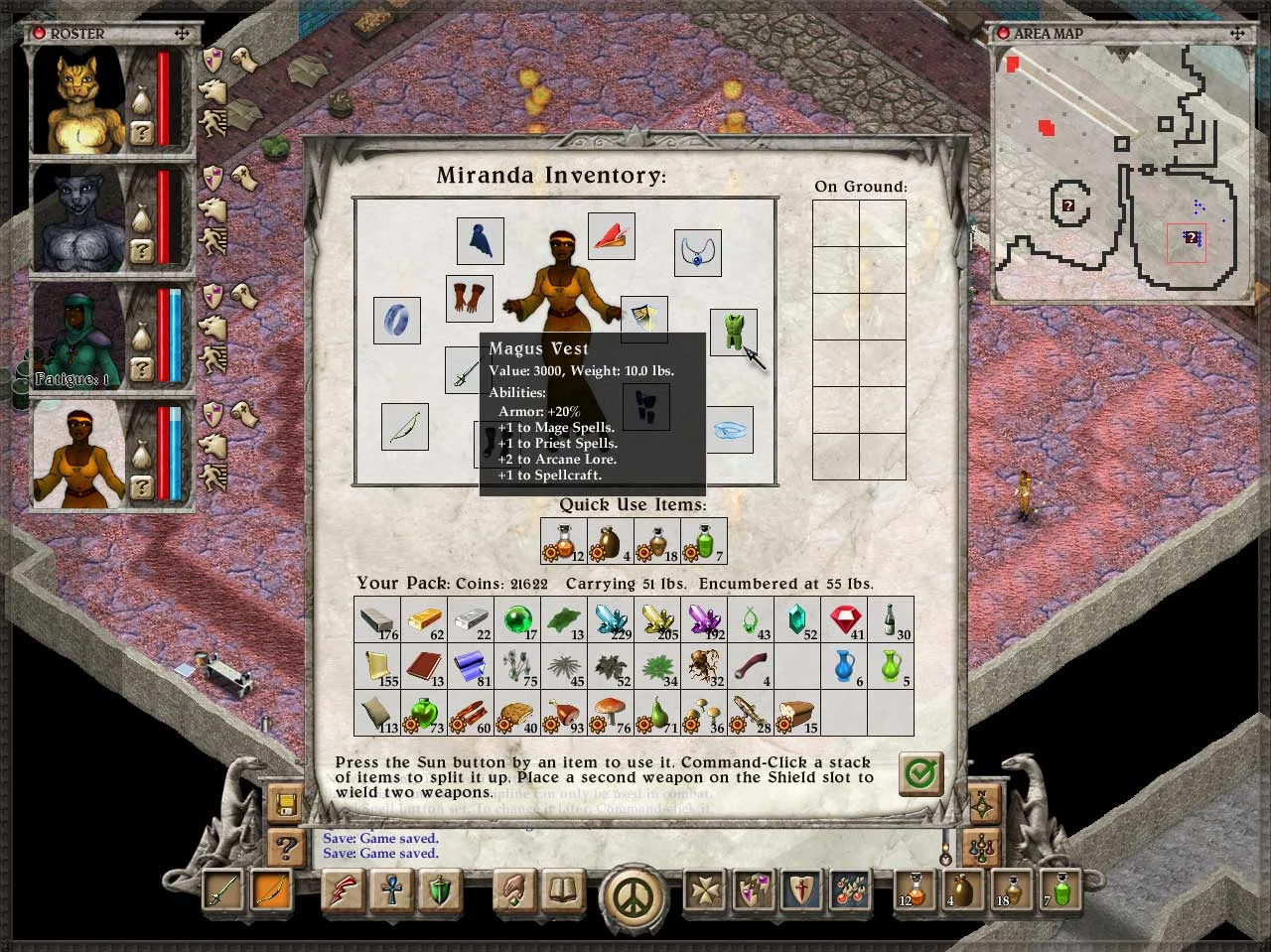Choose the necklace with the blue gem
1271x952 pixels.
tap(697, 253)
